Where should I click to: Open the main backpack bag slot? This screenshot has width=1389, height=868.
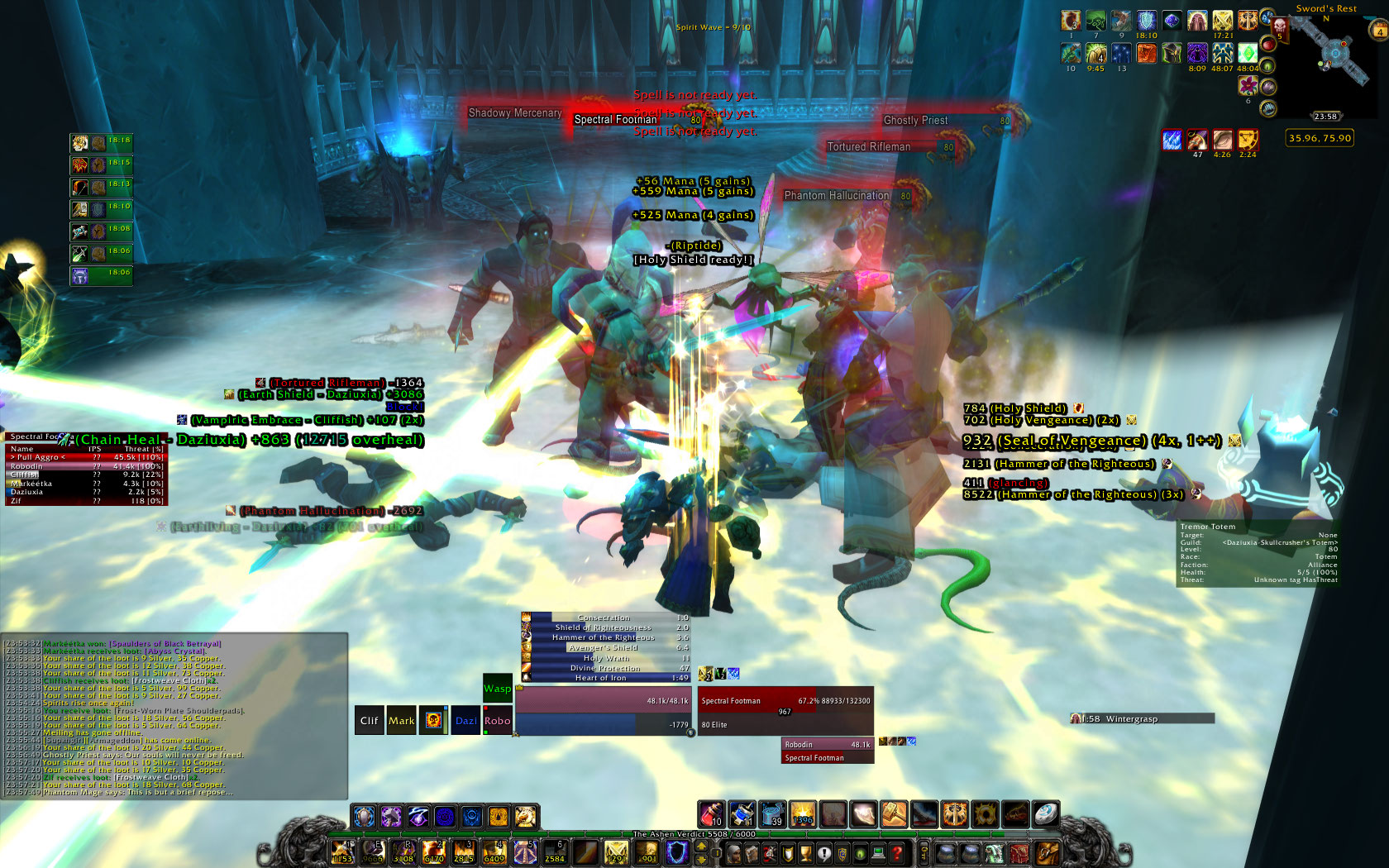tap(1047, 853)
